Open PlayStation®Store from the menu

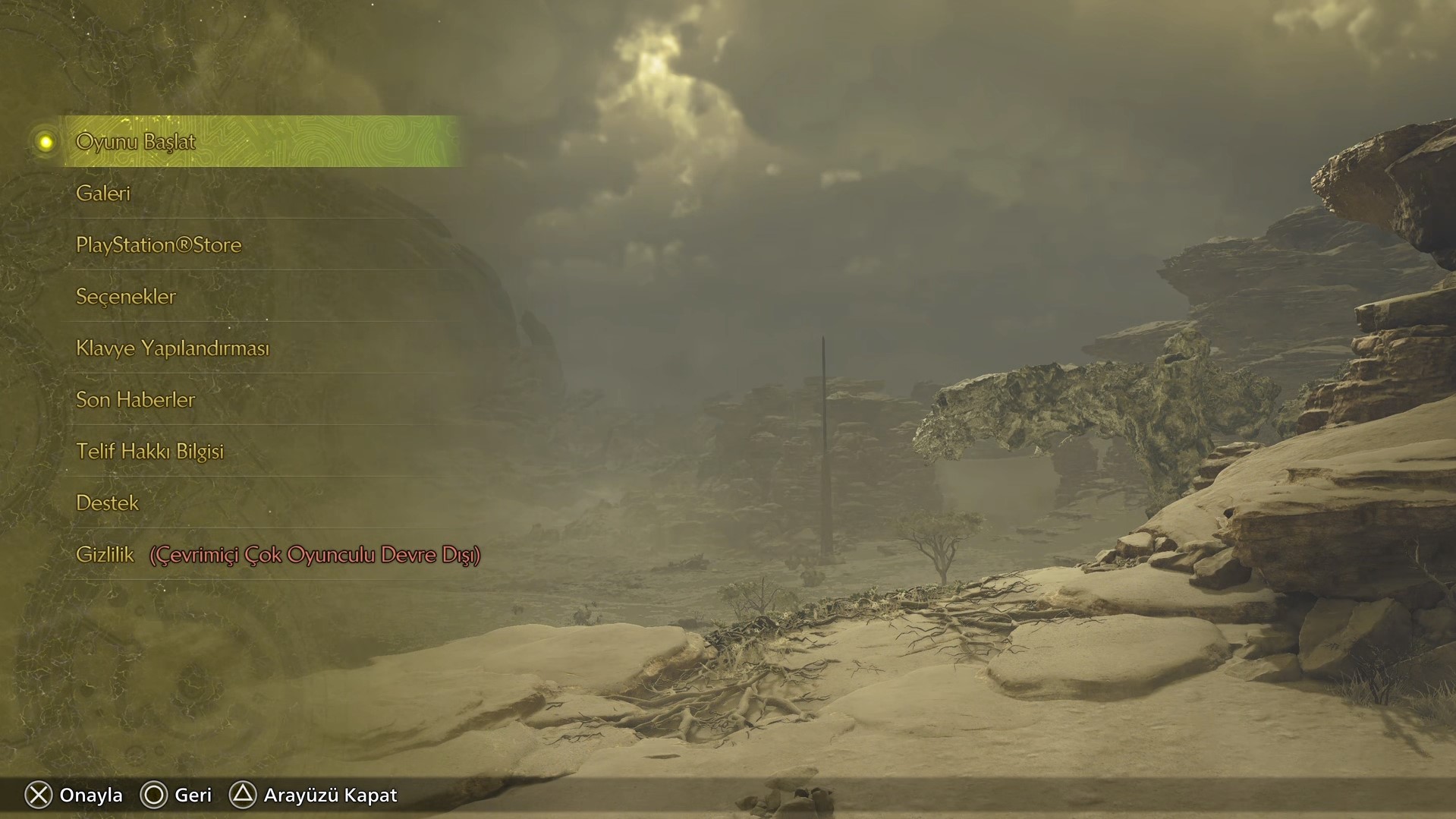(159, 245)
